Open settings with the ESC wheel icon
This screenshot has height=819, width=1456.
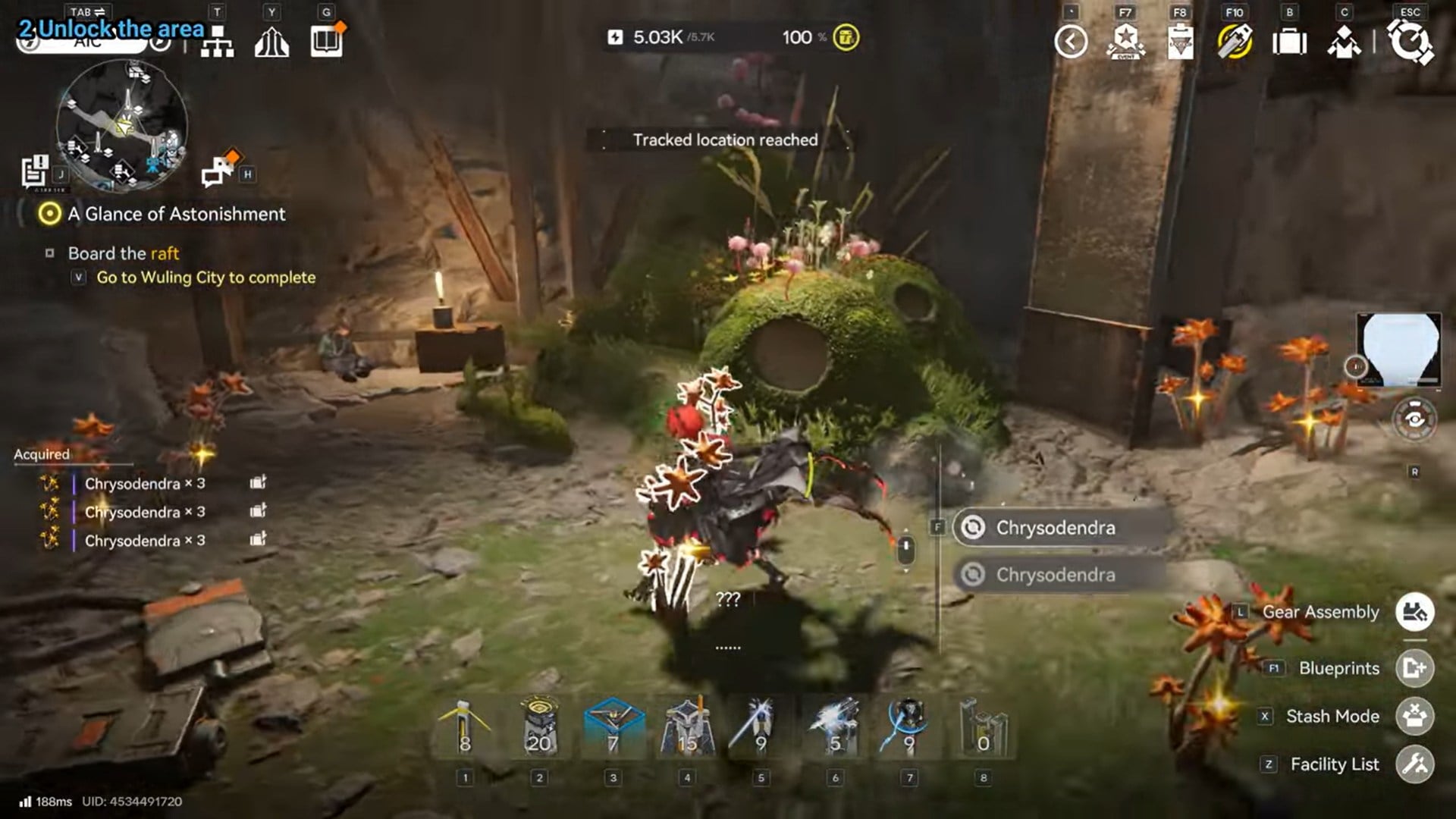point(1412,40)
